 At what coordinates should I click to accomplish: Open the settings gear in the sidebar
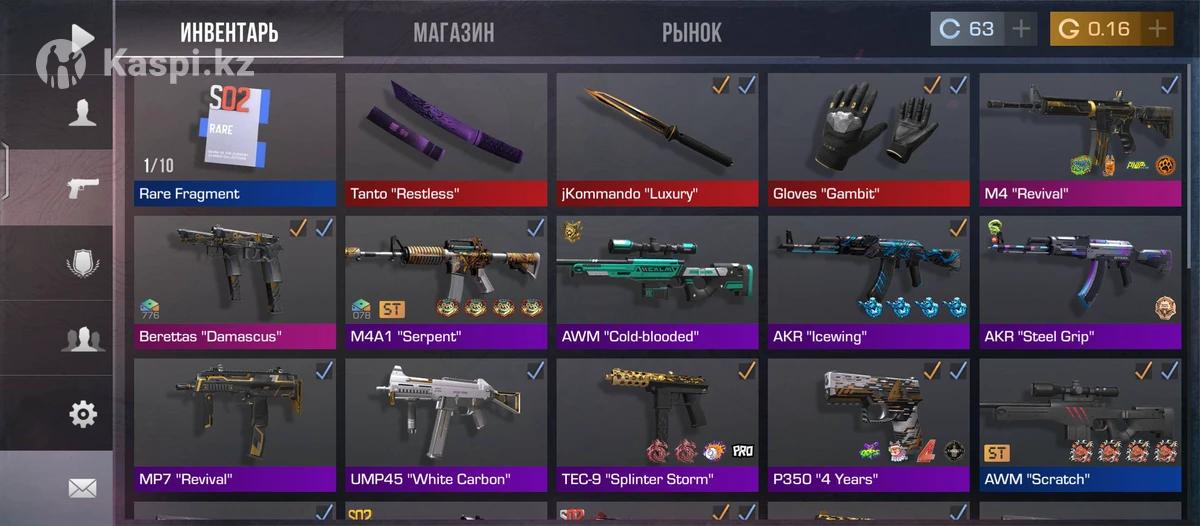point(82,413)
